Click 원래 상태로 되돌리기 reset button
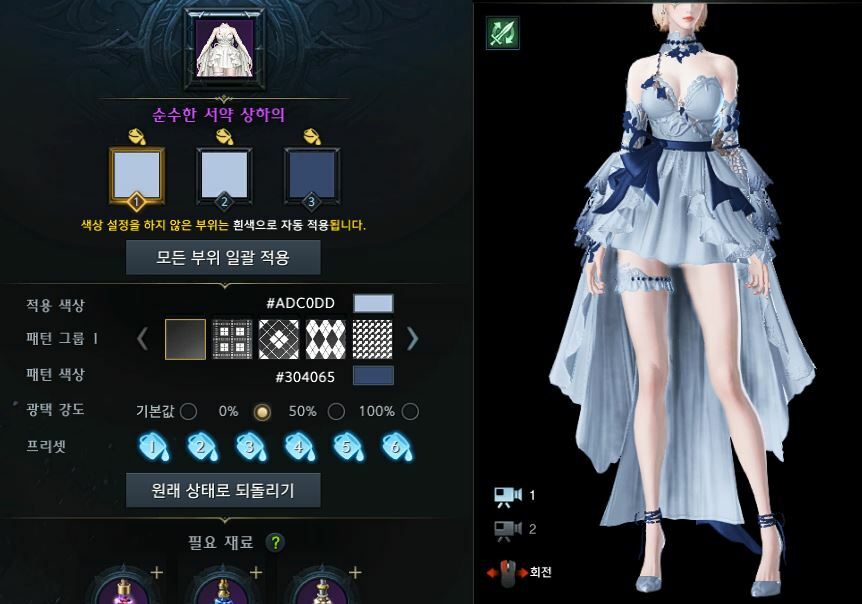This screenshot has height=604, width=862. click(x=223, y=490)
